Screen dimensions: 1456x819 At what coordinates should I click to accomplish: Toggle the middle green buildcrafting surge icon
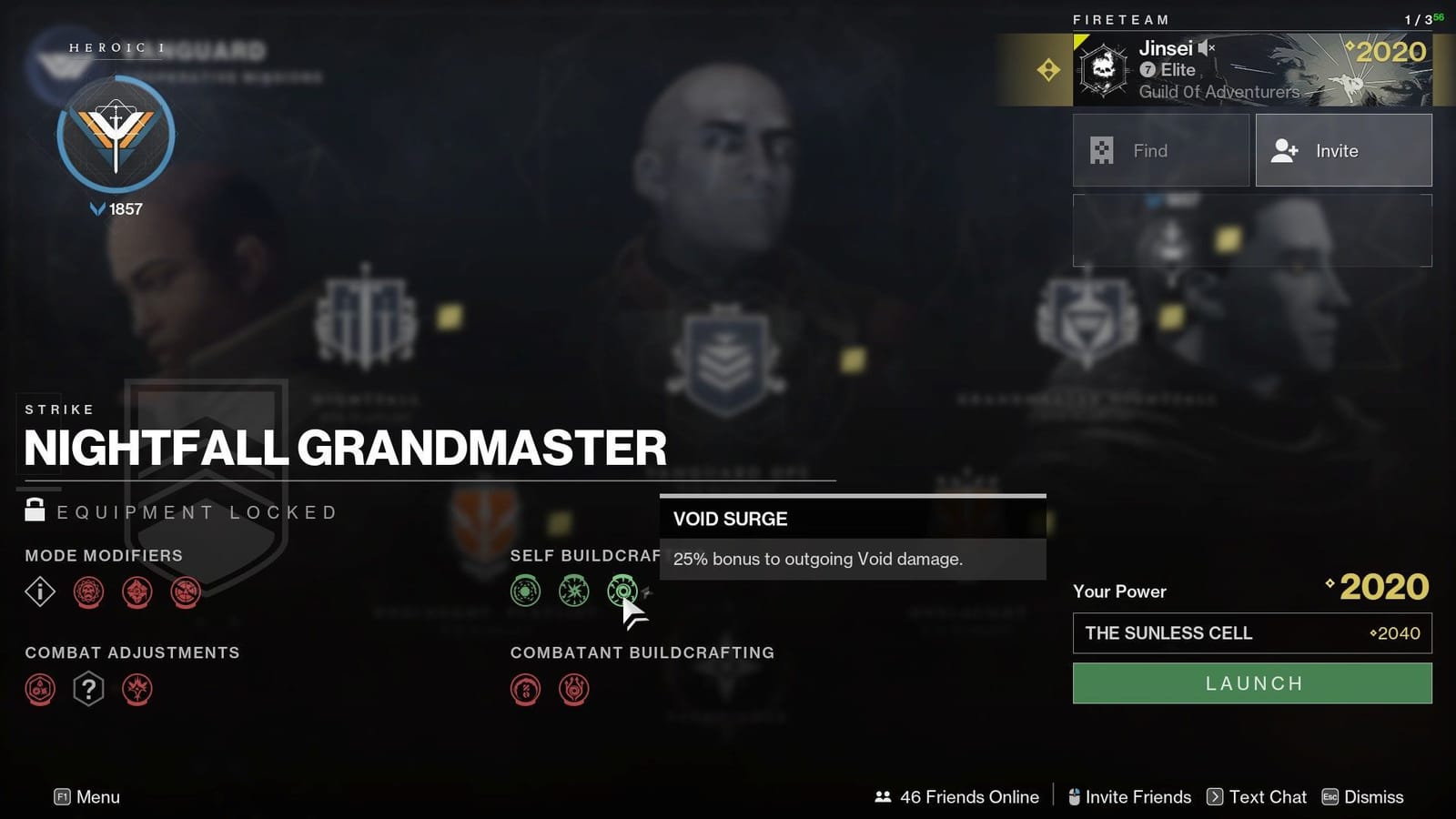point(574,591)
